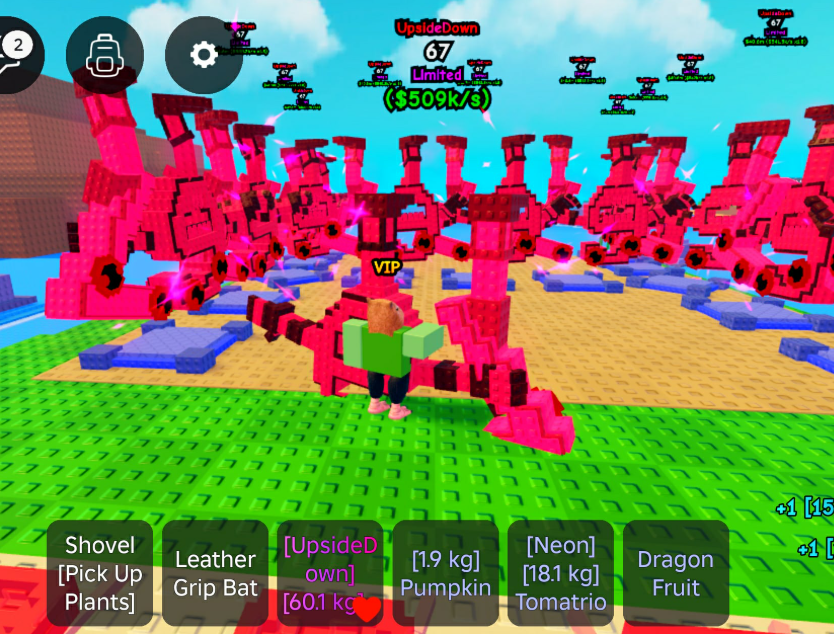Equip the Neon 18.1 kg Tomatrio slot
The image size is (834, 634).
tap(561, 573)
